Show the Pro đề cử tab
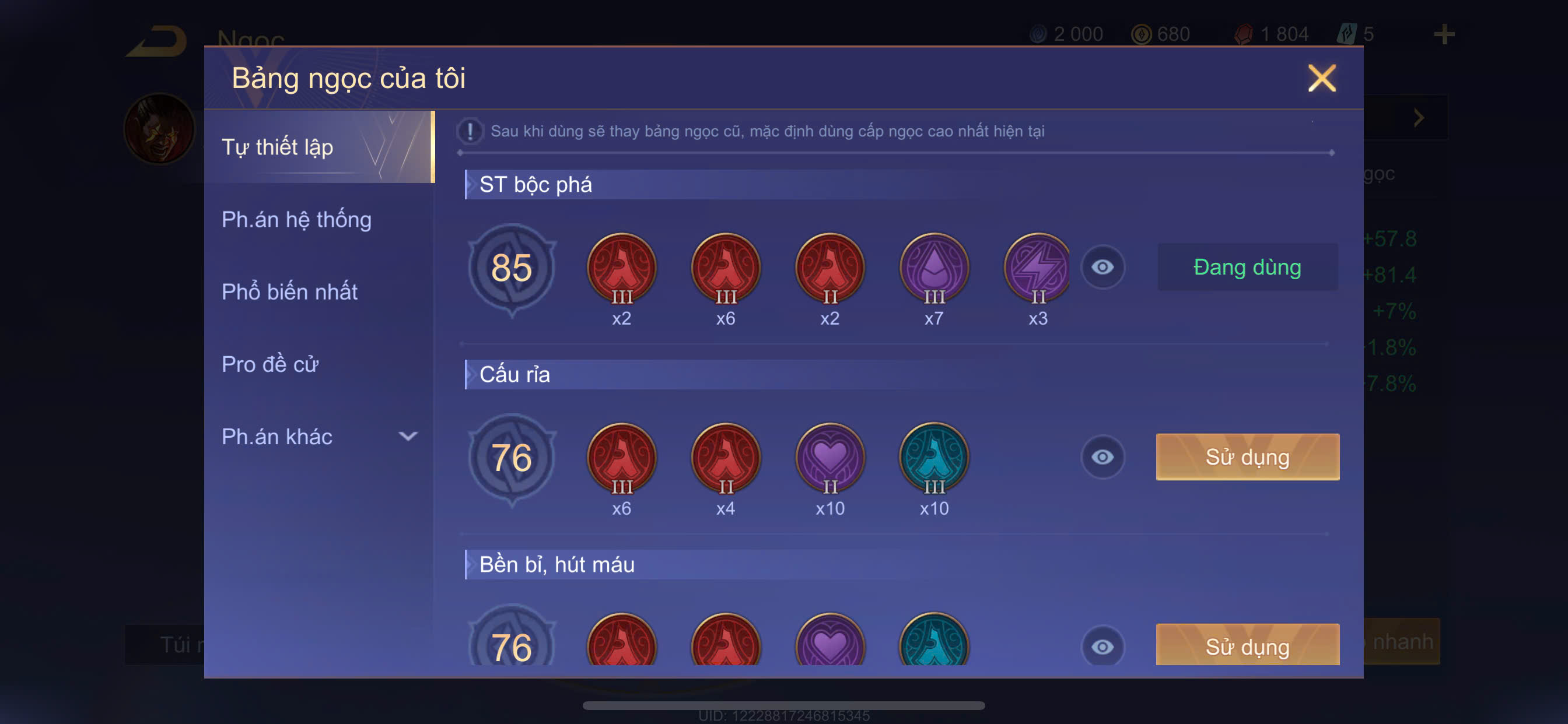1568x724 pixels. pos(270,364)
